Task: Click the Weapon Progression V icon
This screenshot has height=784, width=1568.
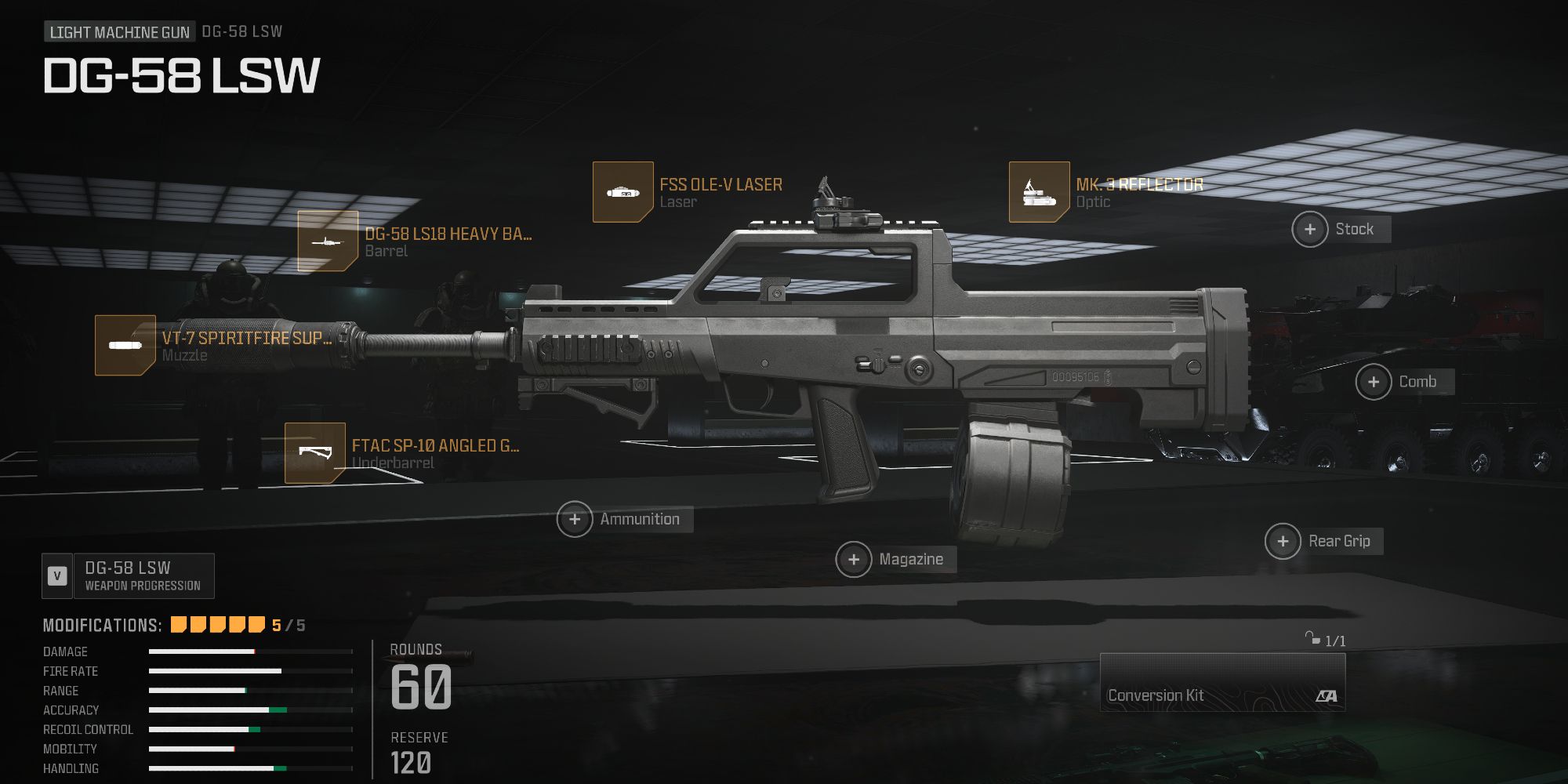Action: (x=56, y=575)
